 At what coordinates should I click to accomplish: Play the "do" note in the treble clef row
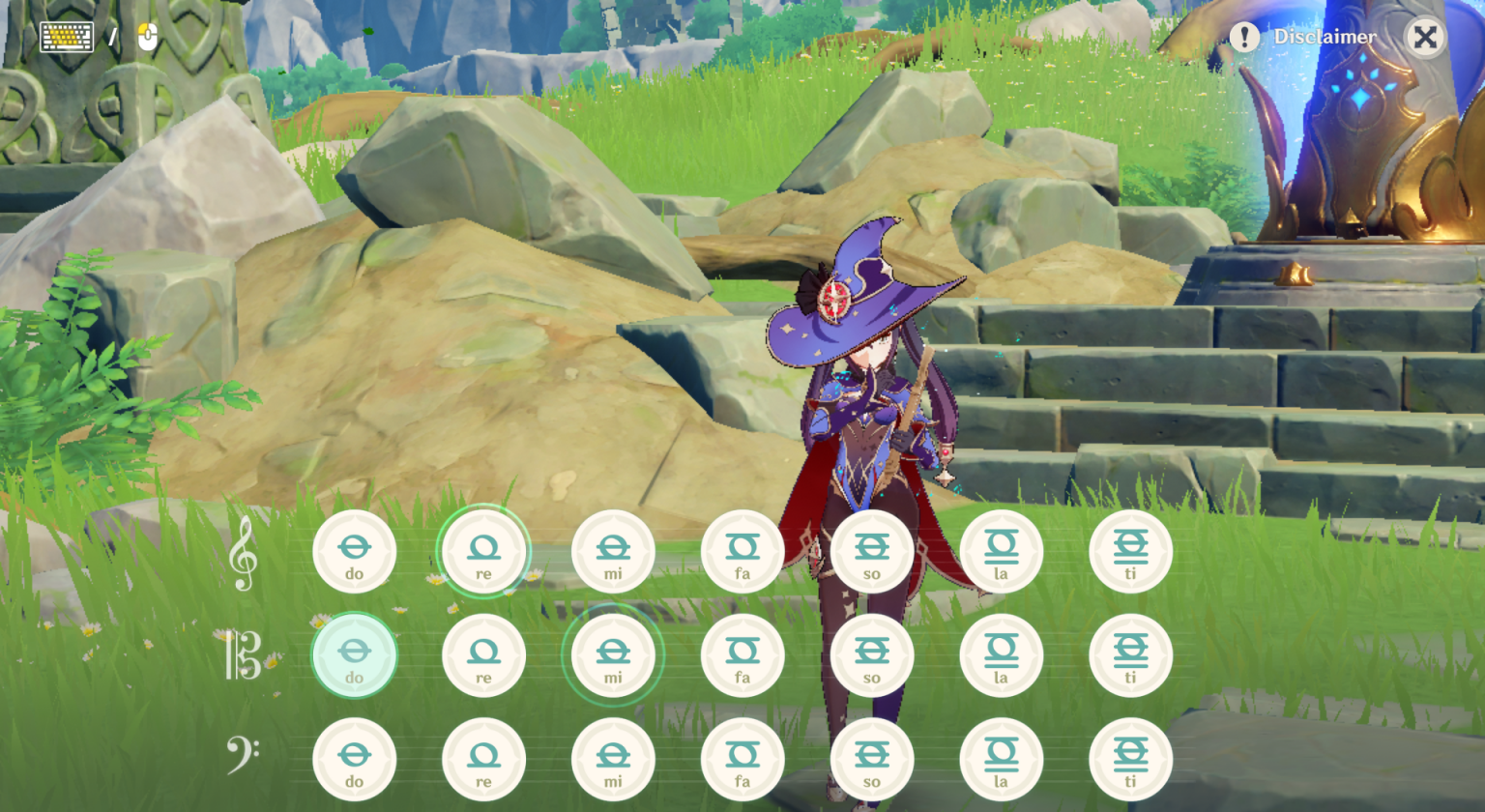[355, 551]
